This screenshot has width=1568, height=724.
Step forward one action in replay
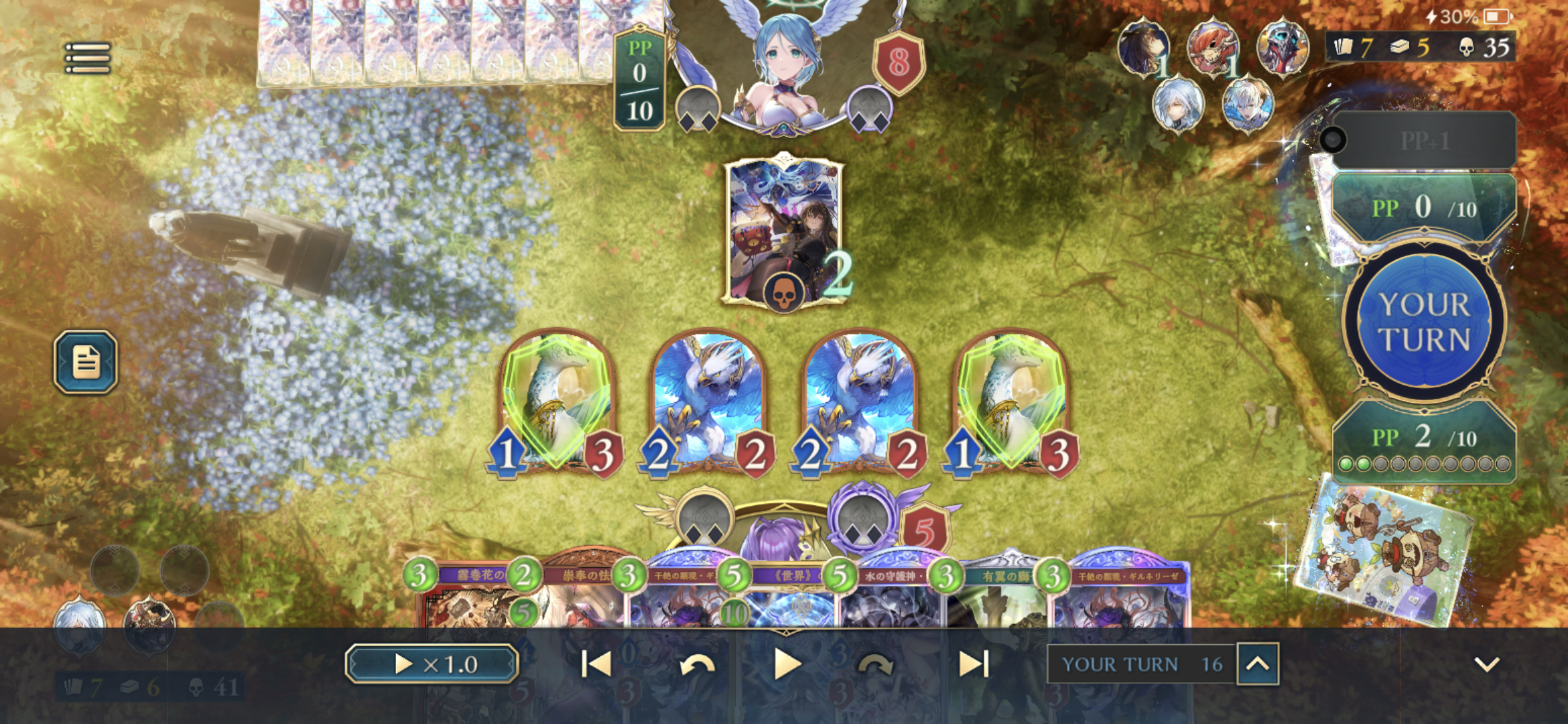[875, 665]
